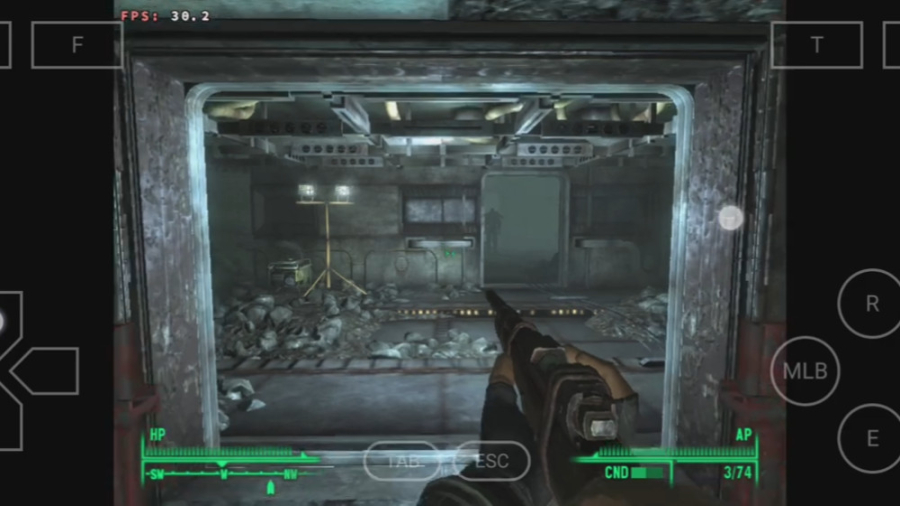Image resolution: width=900 pixels, height=506 pixels.
Task: Tap the ESC overlay button
Action: pyautogui.click(x=490, y=461)
